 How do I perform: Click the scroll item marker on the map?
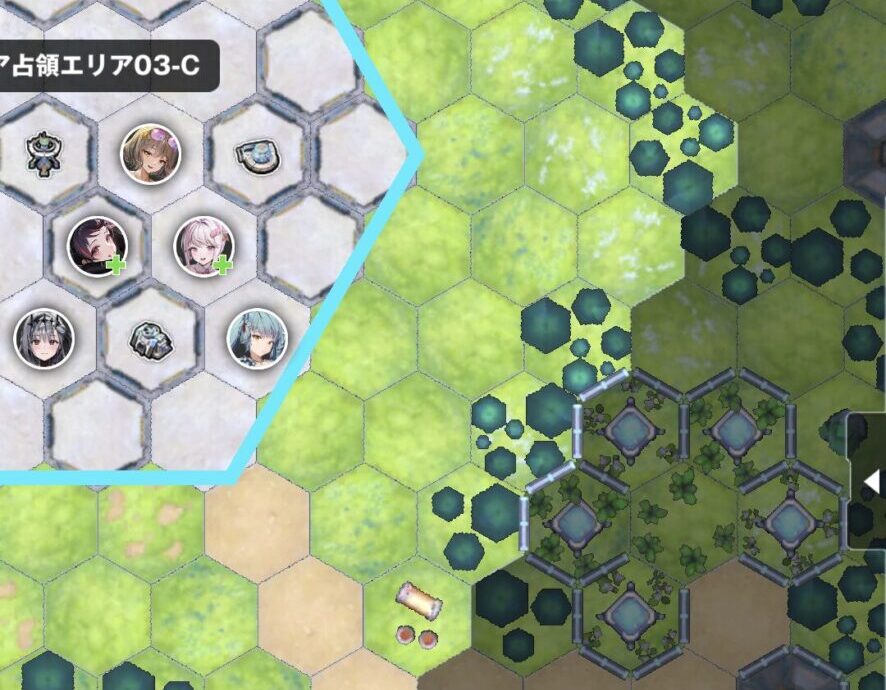419,601
